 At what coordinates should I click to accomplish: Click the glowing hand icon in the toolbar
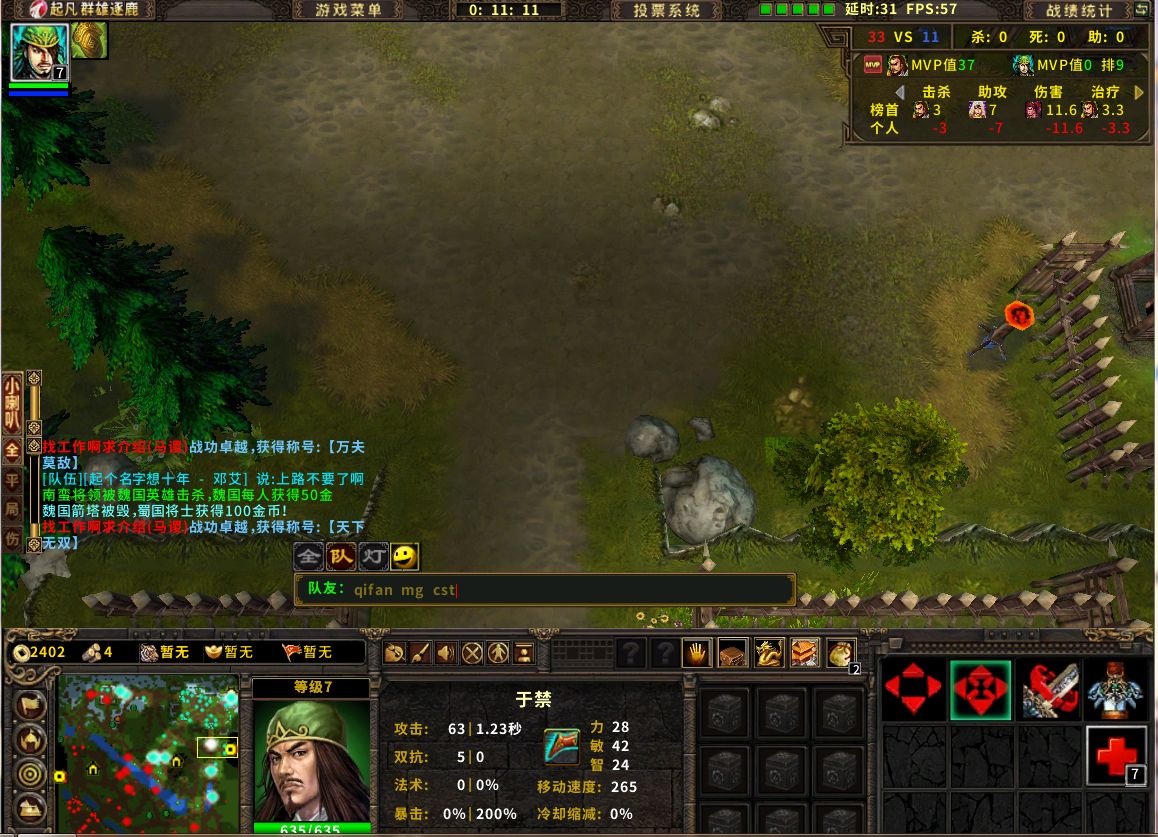pos(696,654)
